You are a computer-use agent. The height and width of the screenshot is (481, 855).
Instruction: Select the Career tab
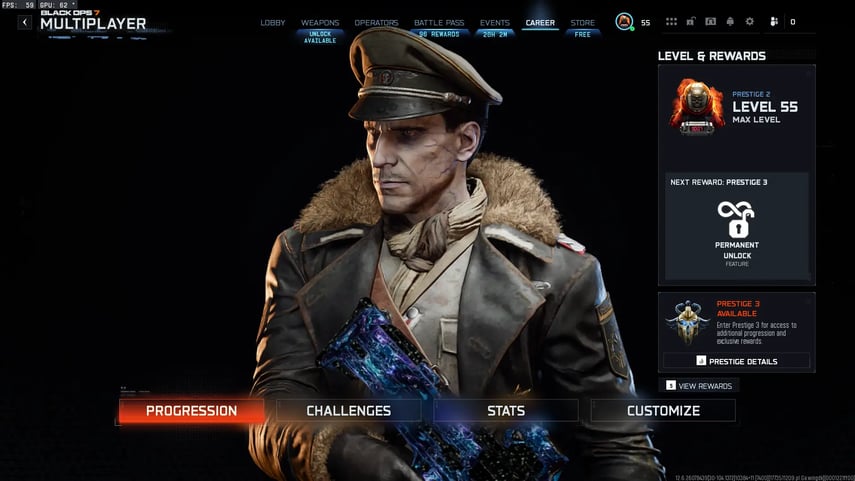(x=540, y=22)
